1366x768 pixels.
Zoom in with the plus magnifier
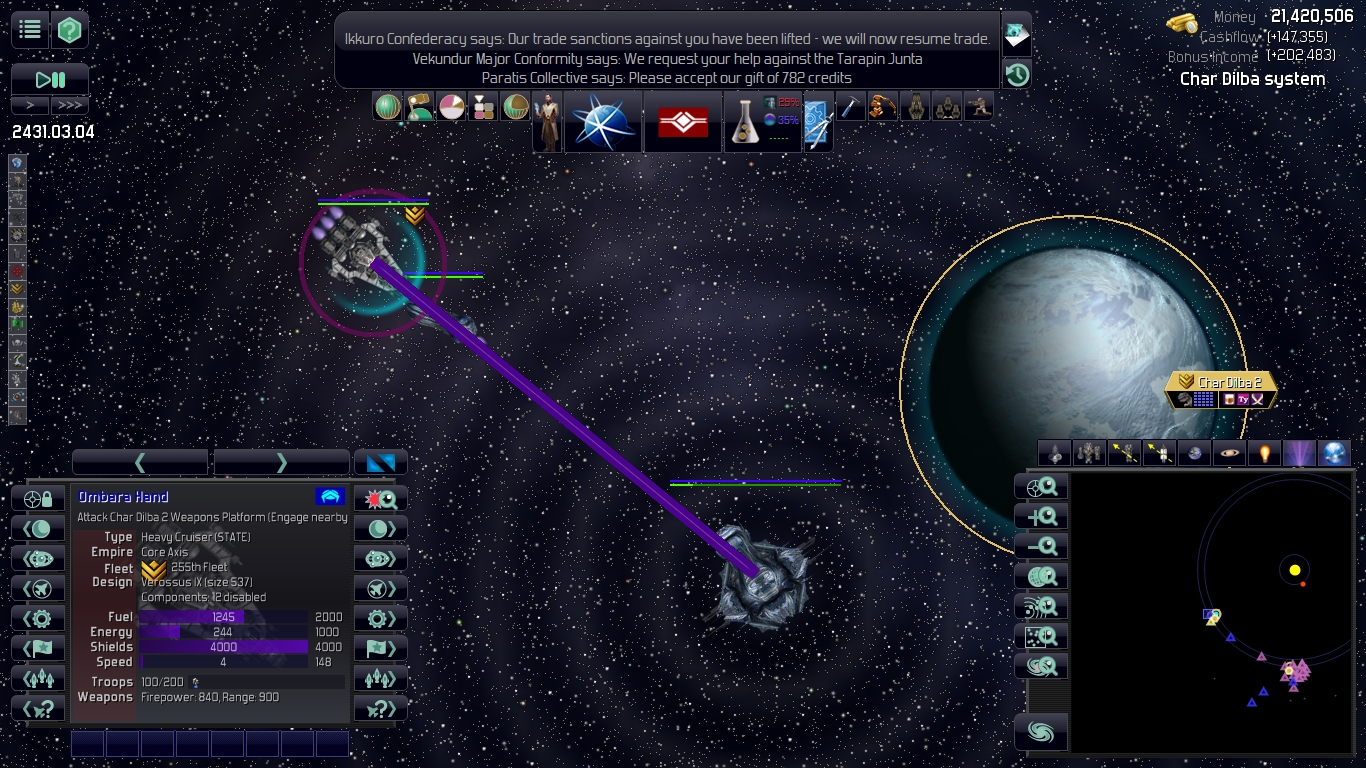click(1041, 517)
